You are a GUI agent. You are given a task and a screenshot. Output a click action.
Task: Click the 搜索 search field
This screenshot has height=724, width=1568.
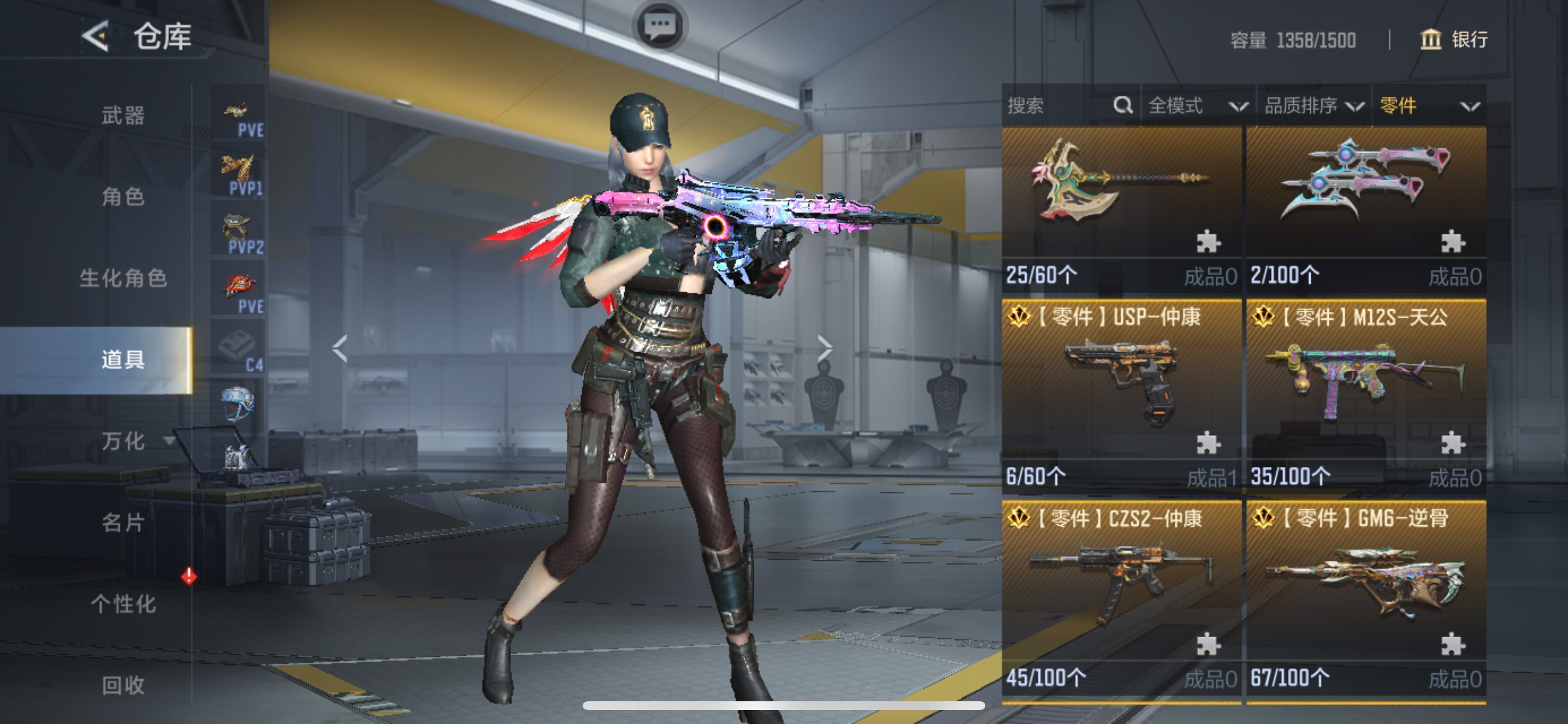(x=1059, y=106)
